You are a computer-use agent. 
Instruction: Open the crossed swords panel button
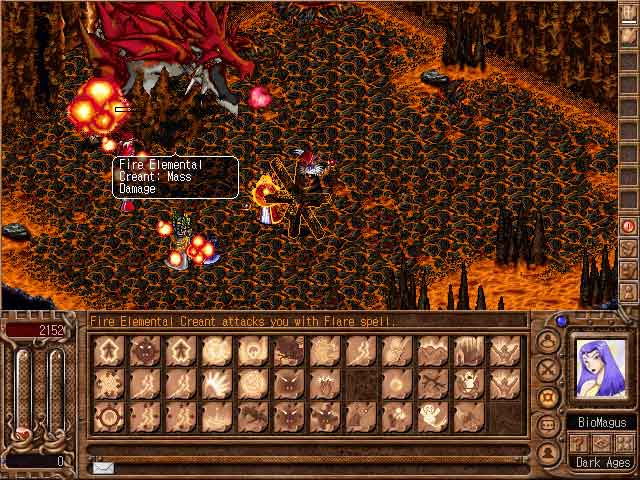coord(548,368)
